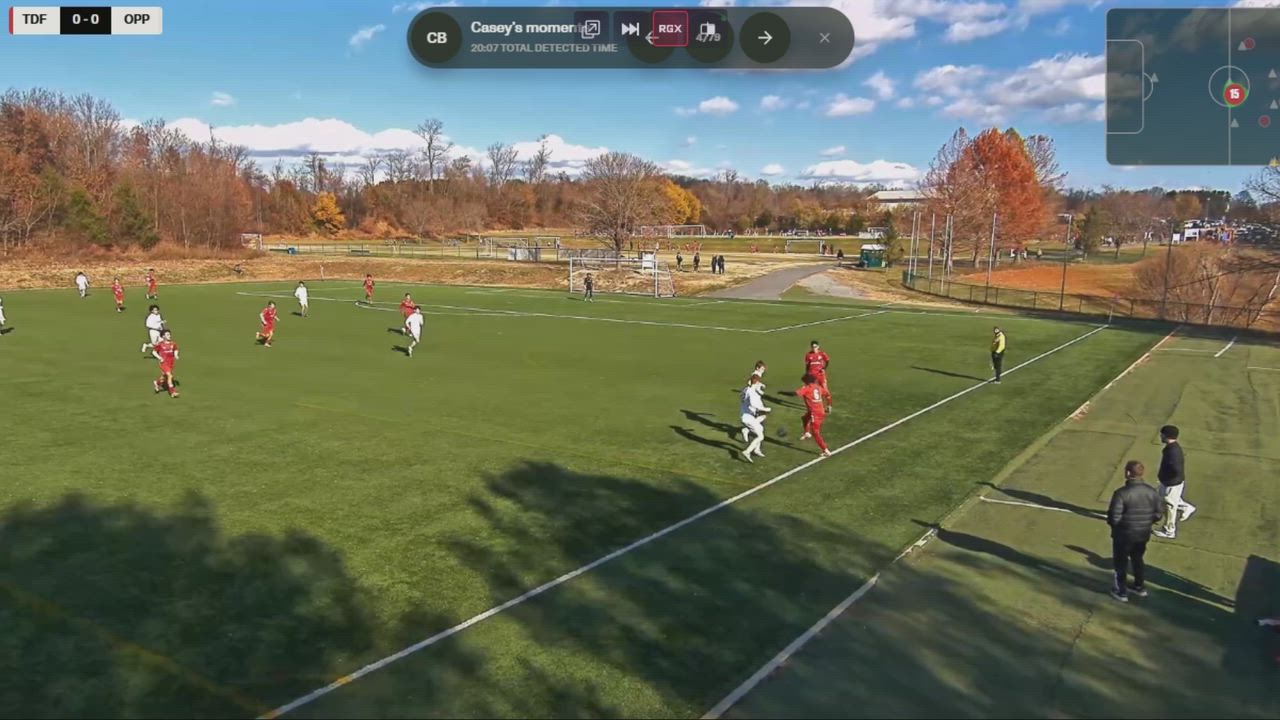This screenshot has height=720, width=1280.
Task: Select the CB player avatar
Action: point(437,38)
